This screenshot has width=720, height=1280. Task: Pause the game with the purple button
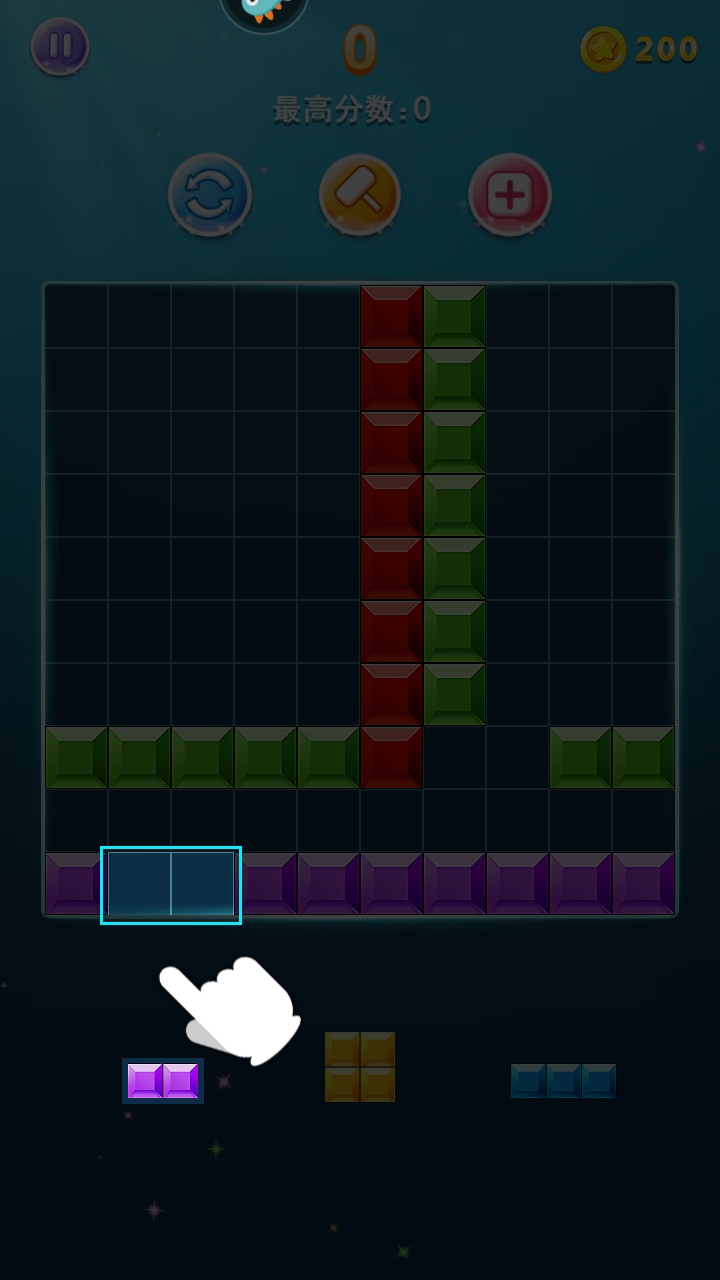[x=60, y=46]
